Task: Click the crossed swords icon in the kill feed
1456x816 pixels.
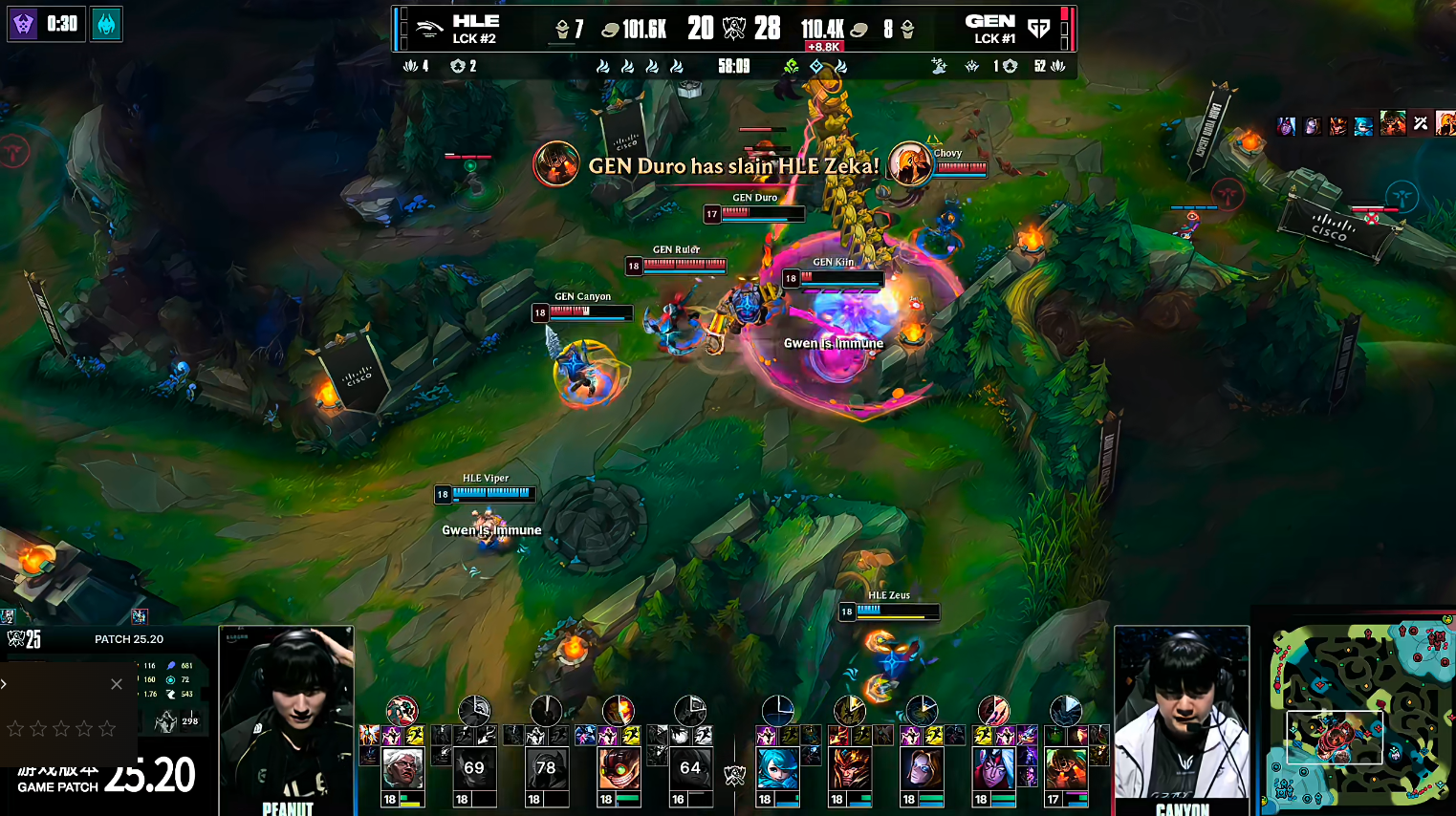Action: click(1421, 123)
